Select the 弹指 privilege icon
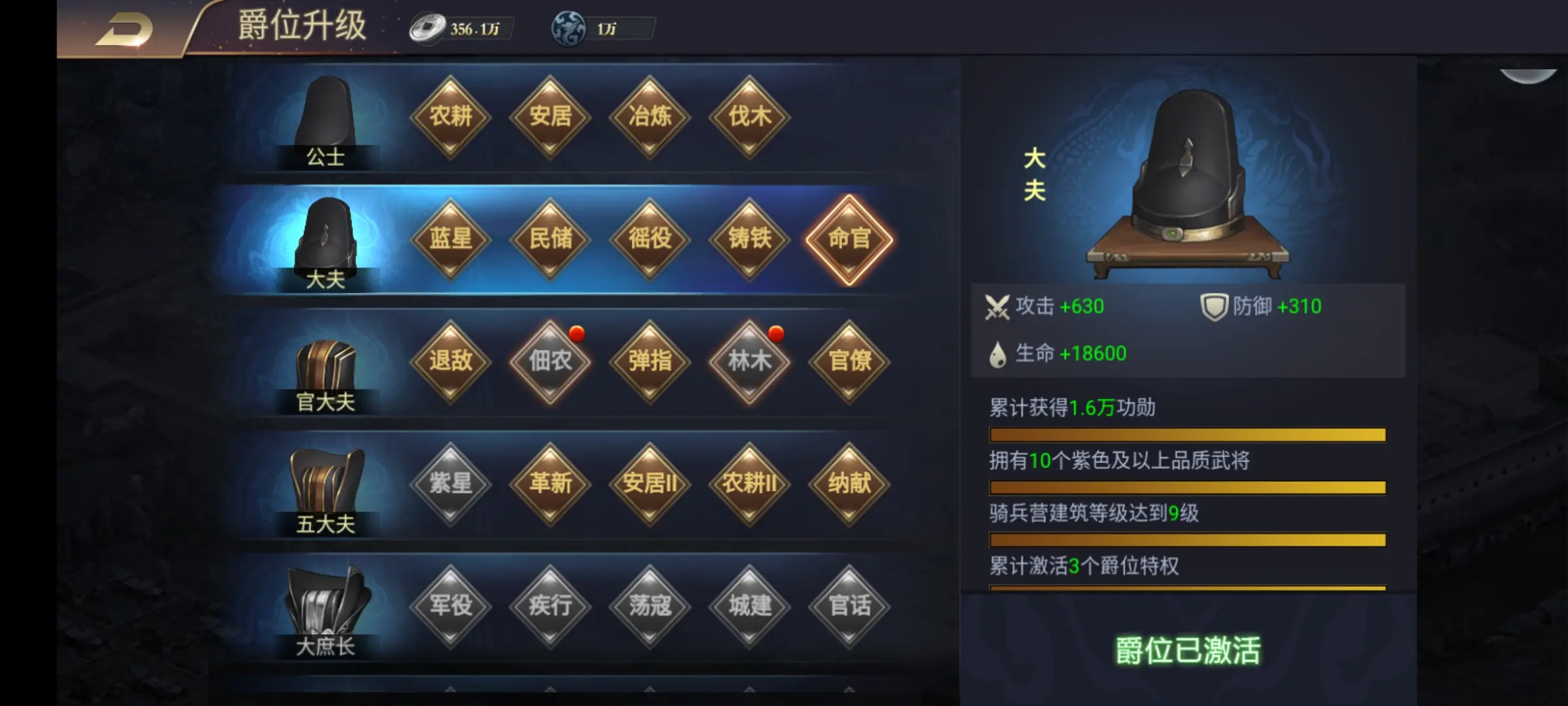Viewport: 1568px width, 706px height. click(x=649, y=361)
